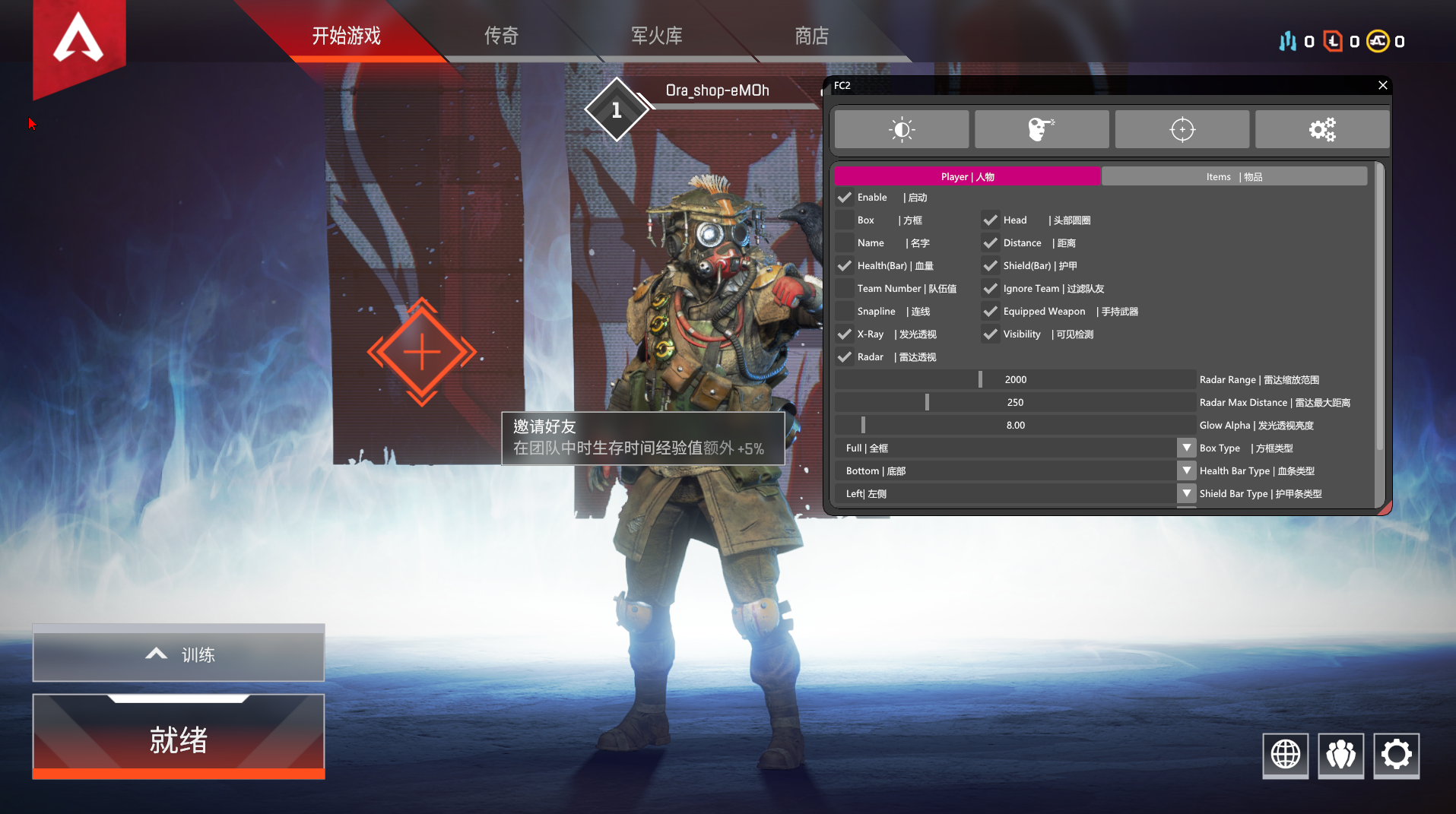Viewport: 1456px width, 814px height.
Task: Select the 开始游戏 (Play) tab
Action: tap(346, 36)
